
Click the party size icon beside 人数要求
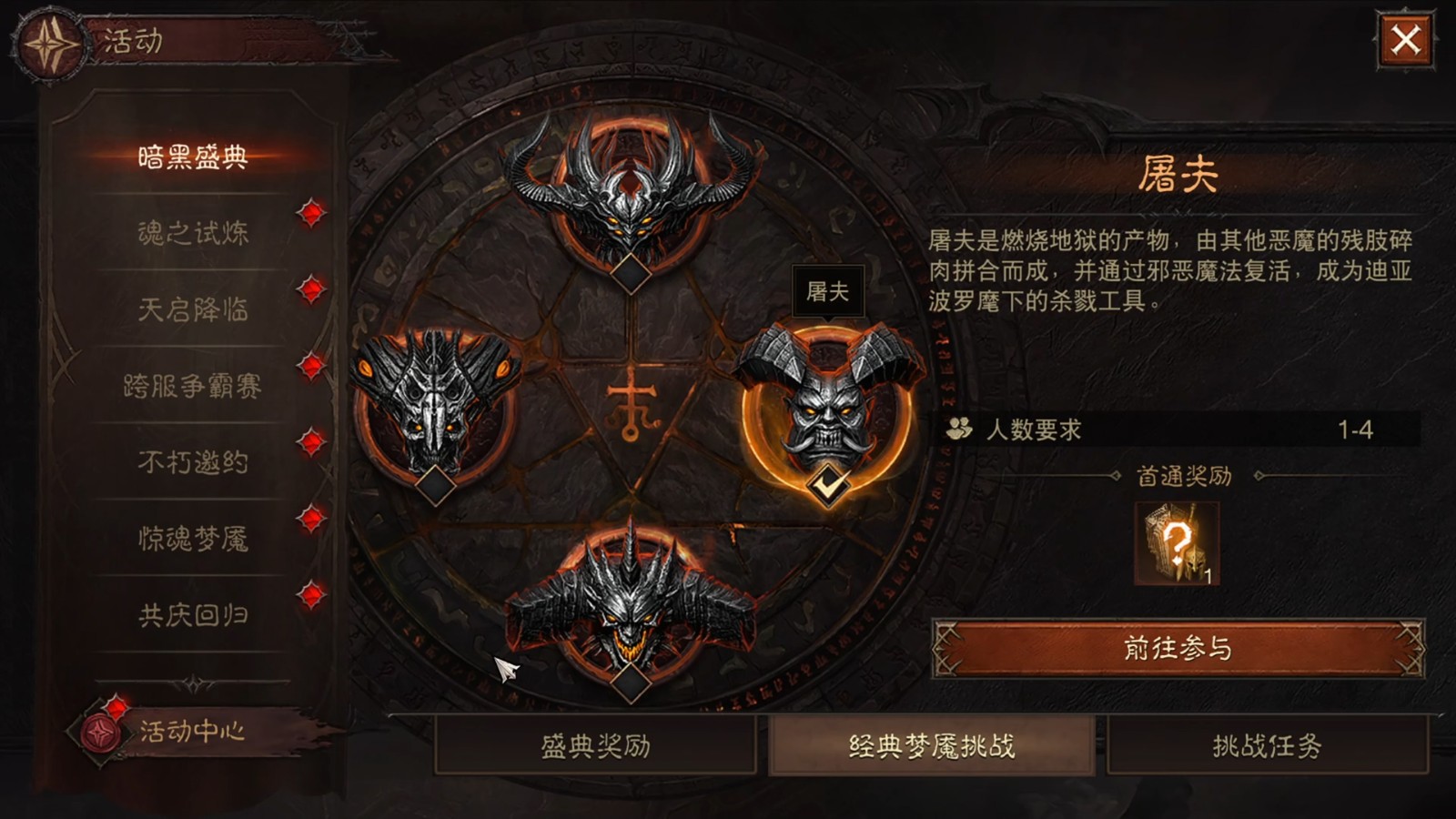tap(958, 428)
